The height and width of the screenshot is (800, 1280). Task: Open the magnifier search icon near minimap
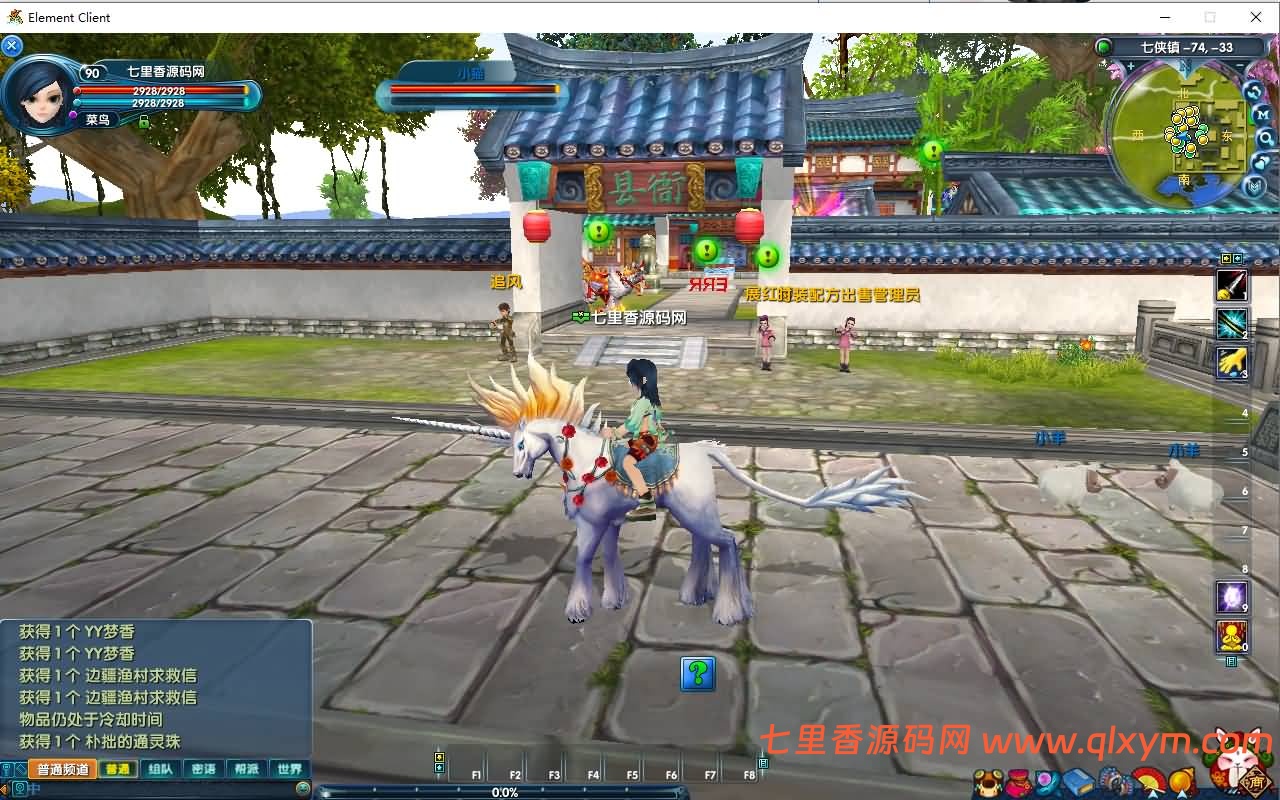[1264, 138]
